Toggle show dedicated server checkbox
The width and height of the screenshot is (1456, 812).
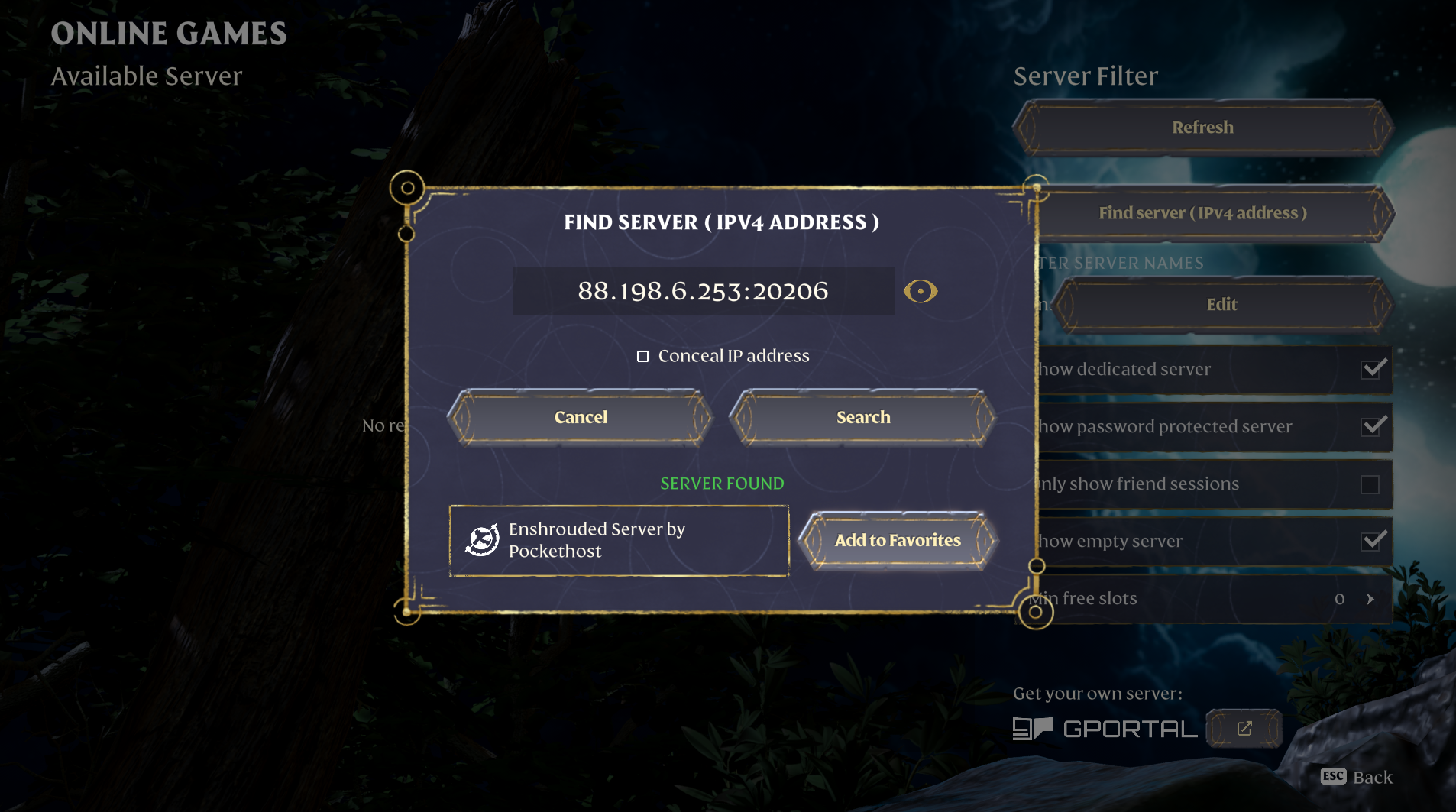coord(1373,370)
